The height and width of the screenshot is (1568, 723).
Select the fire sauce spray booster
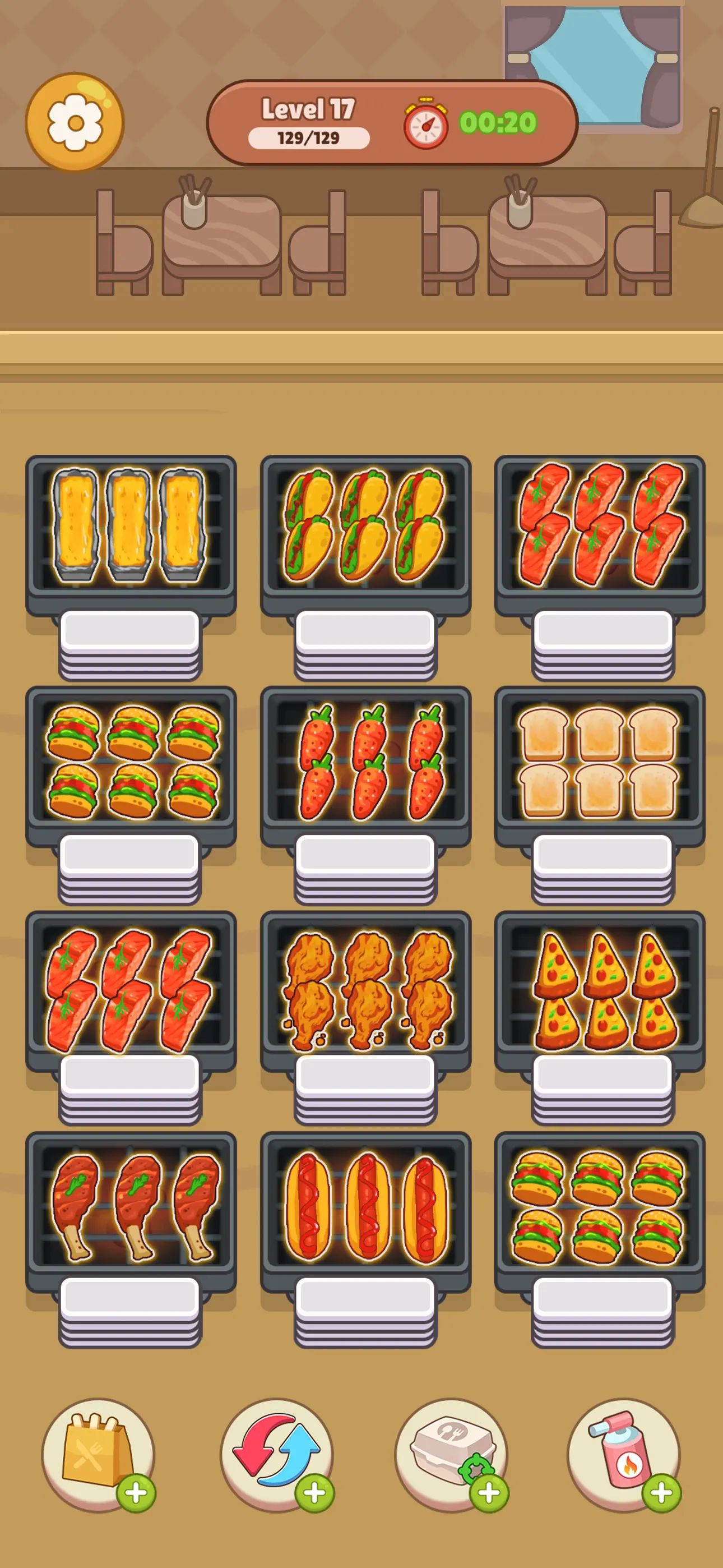click(x=627, y=1452)
